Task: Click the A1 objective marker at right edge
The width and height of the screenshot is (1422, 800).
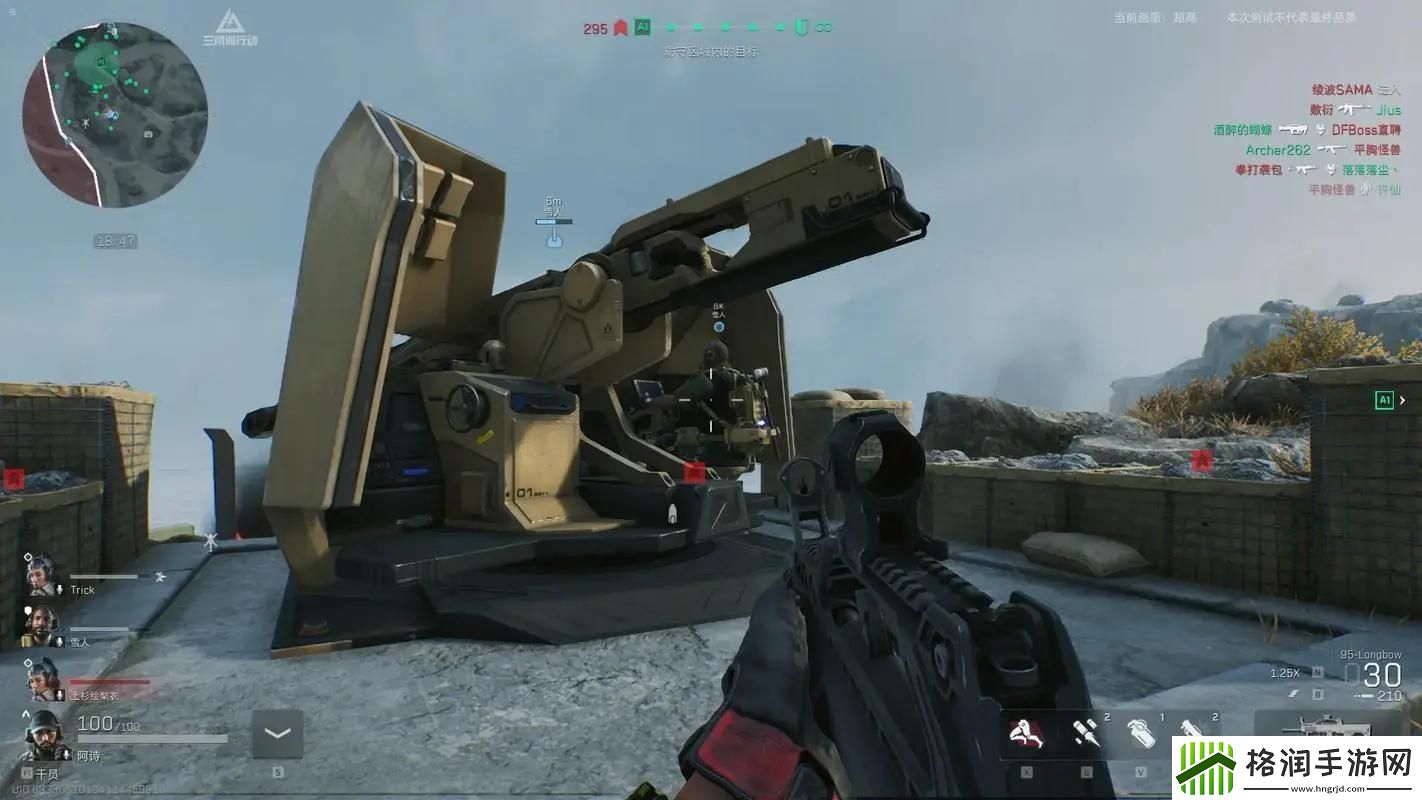Action: [1385, 400]
